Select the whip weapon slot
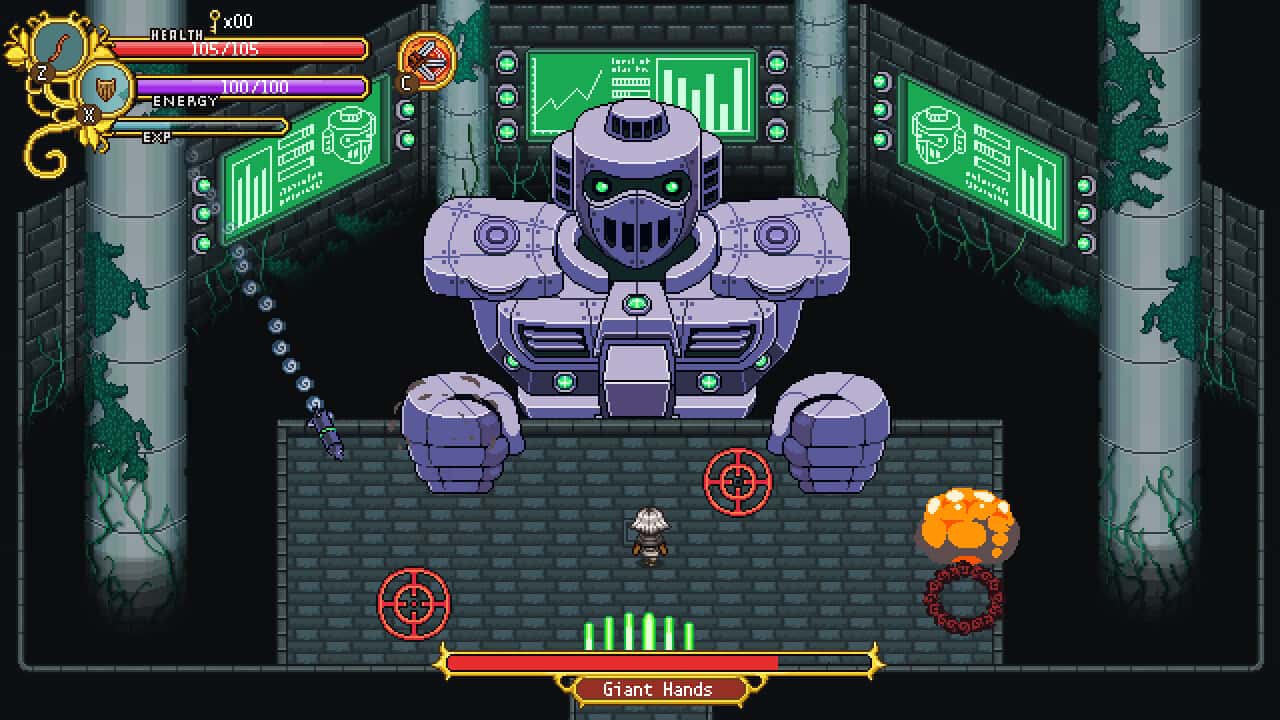Image resolution: width=1280 pixels, height=720 pixels. pos(61,46)
